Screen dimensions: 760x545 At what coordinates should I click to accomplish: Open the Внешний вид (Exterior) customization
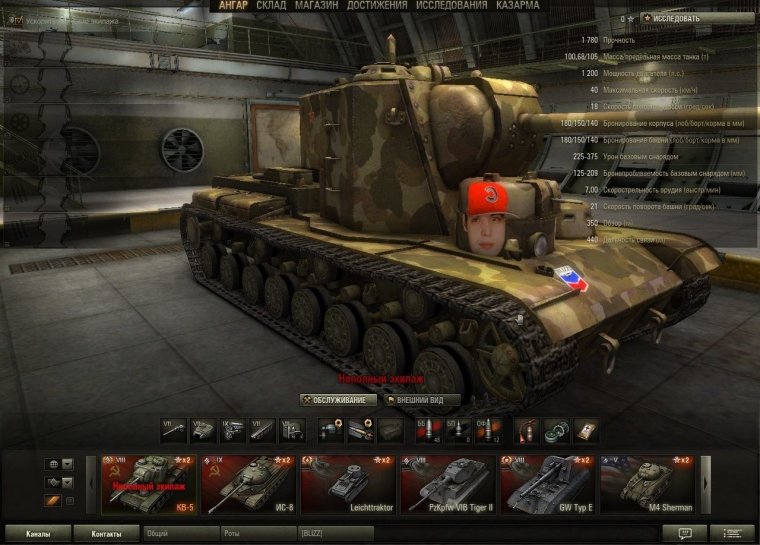[x=422, y=400]
